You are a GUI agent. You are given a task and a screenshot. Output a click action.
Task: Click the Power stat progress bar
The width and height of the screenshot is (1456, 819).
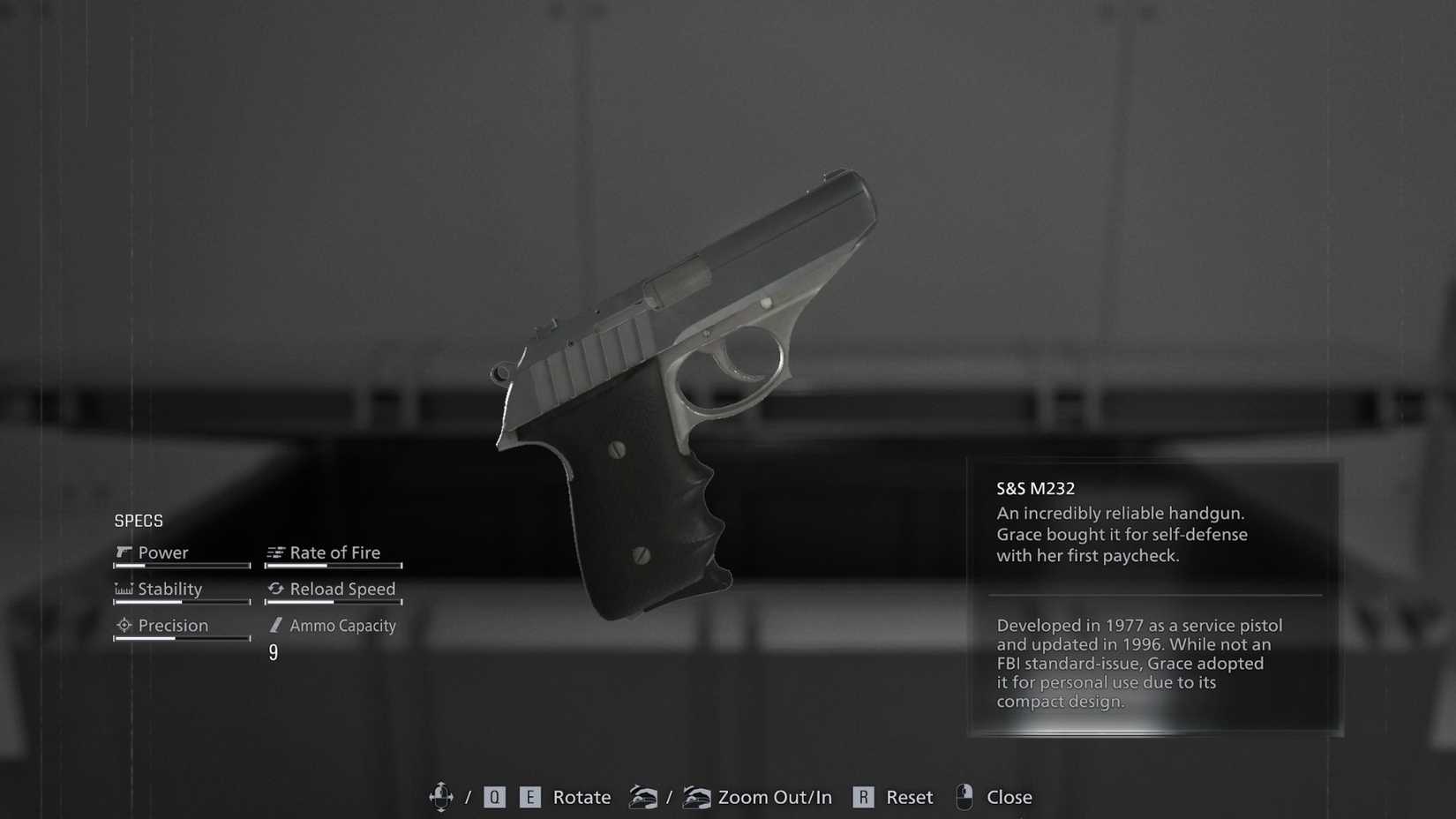(x=181, y=565)
